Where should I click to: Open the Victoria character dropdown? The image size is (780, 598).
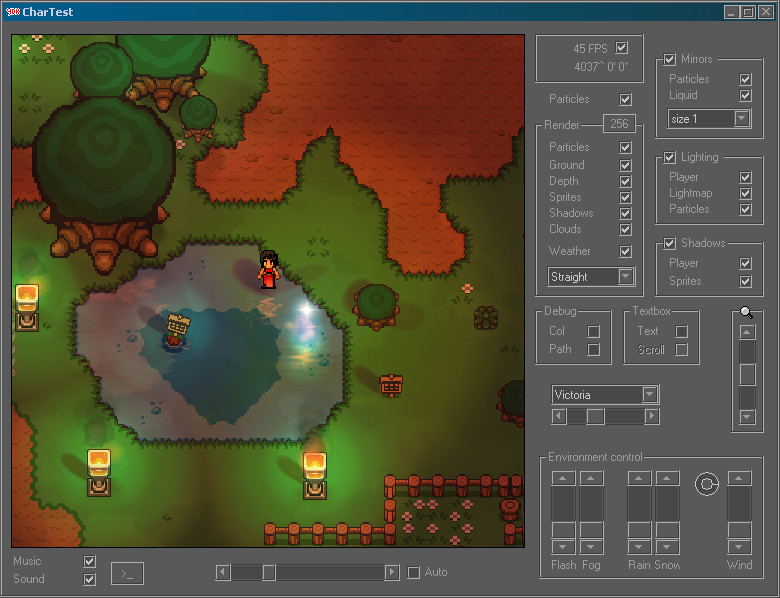click(x=650, y=395)
